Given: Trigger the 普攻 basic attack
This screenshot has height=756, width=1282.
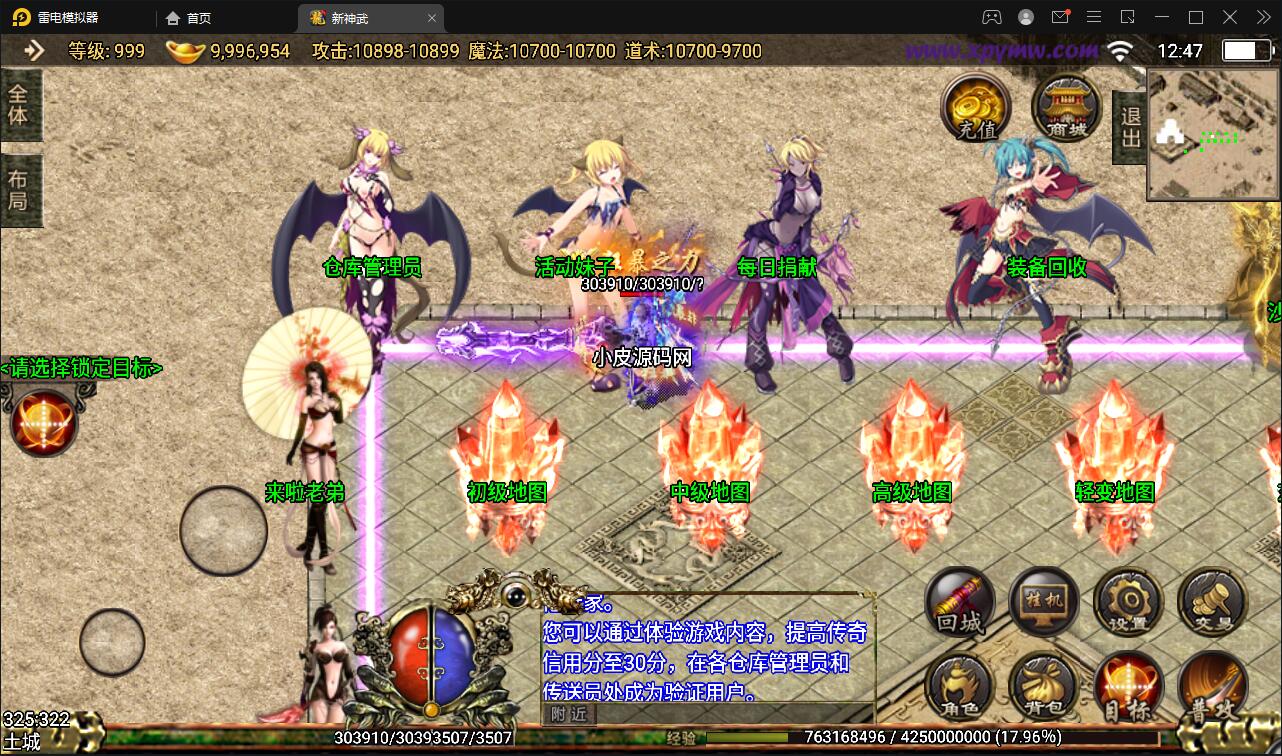Looking at the screenshot, I should click(x=1212, y=688).
